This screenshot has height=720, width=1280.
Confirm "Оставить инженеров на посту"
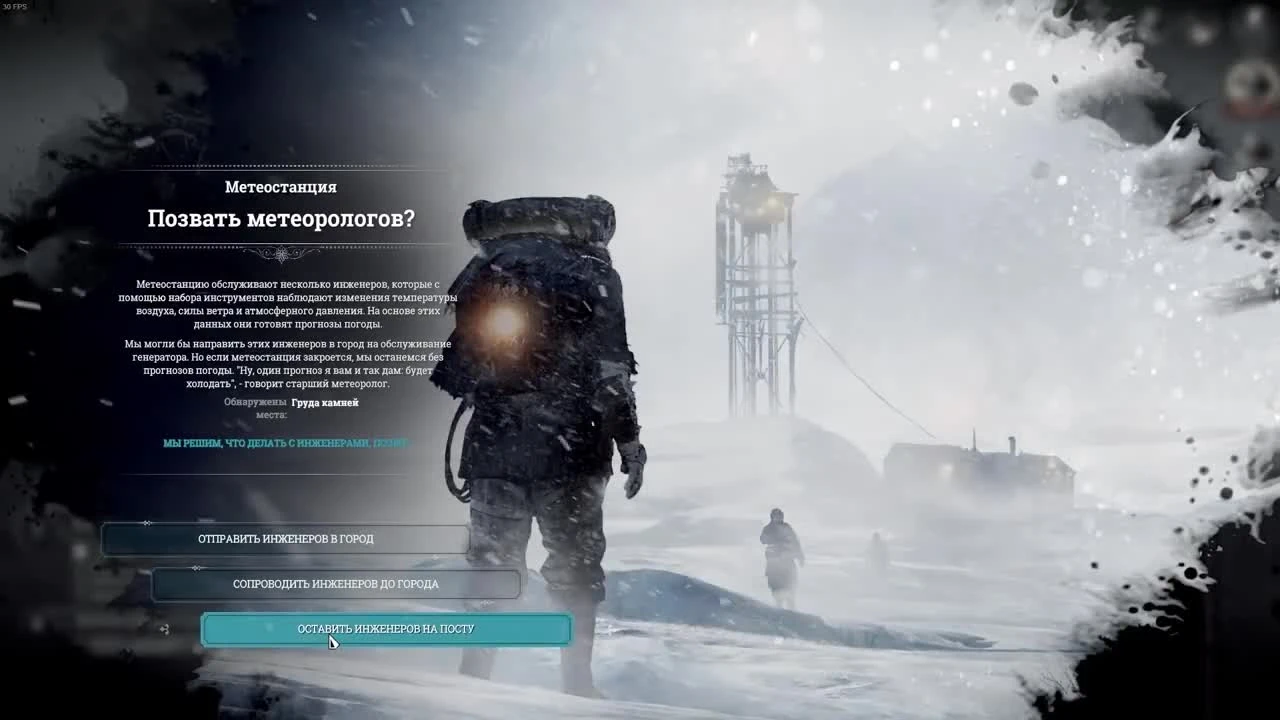(x=385, y=628)
